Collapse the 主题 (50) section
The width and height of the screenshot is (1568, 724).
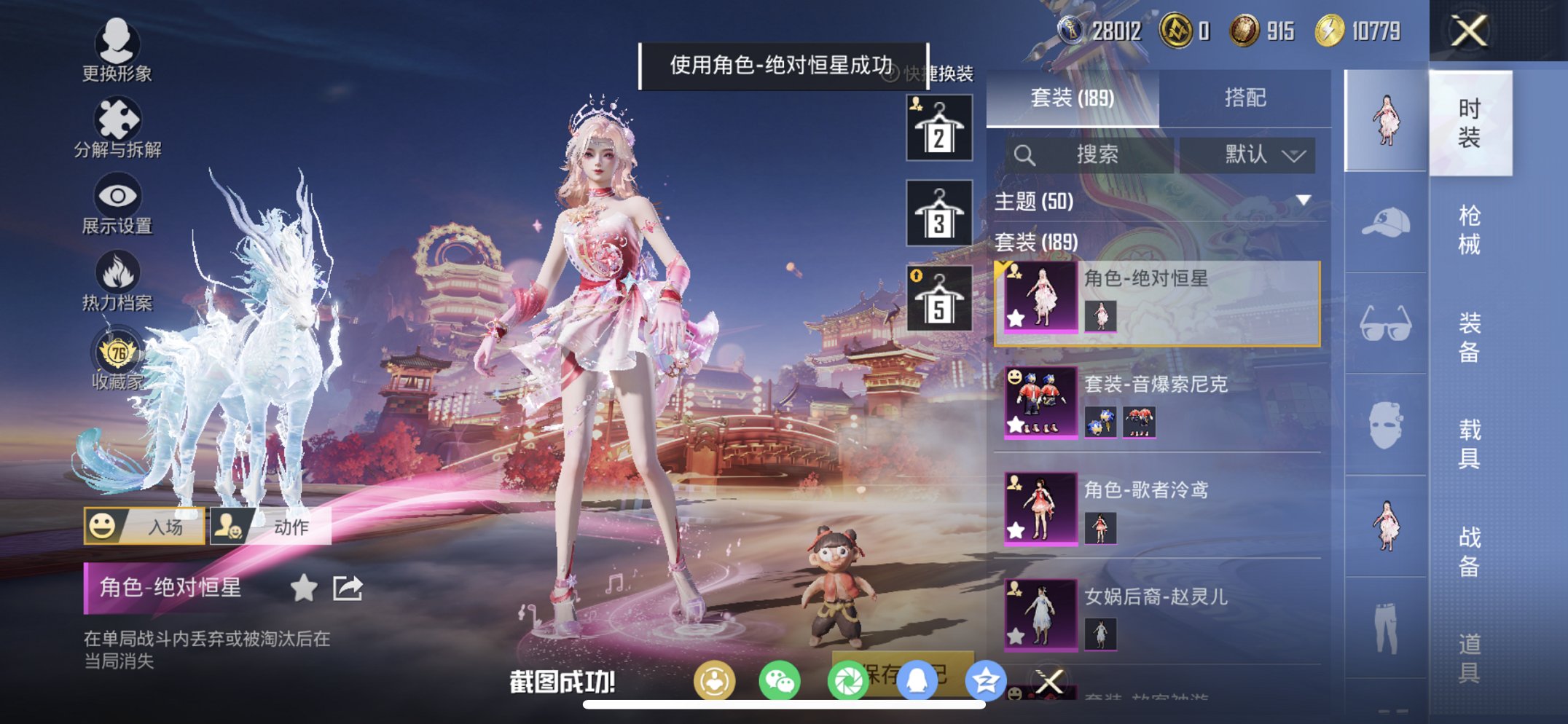coord(1303,202)
